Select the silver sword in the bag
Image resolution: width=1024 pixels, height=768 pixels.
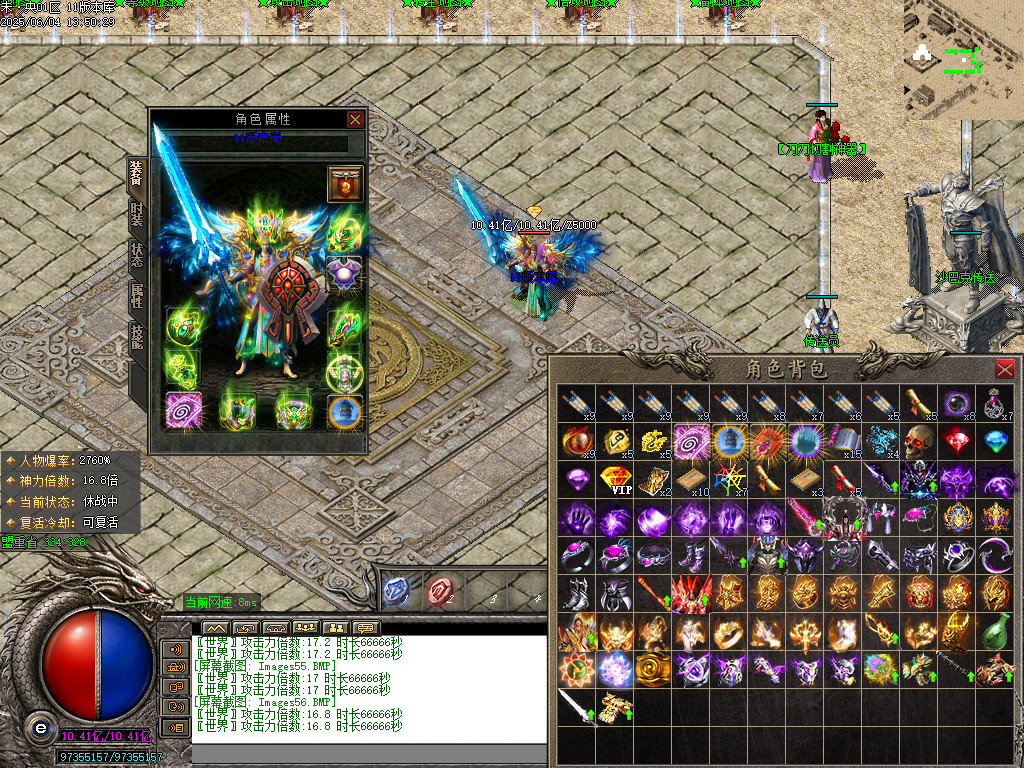tap(577, 706)
